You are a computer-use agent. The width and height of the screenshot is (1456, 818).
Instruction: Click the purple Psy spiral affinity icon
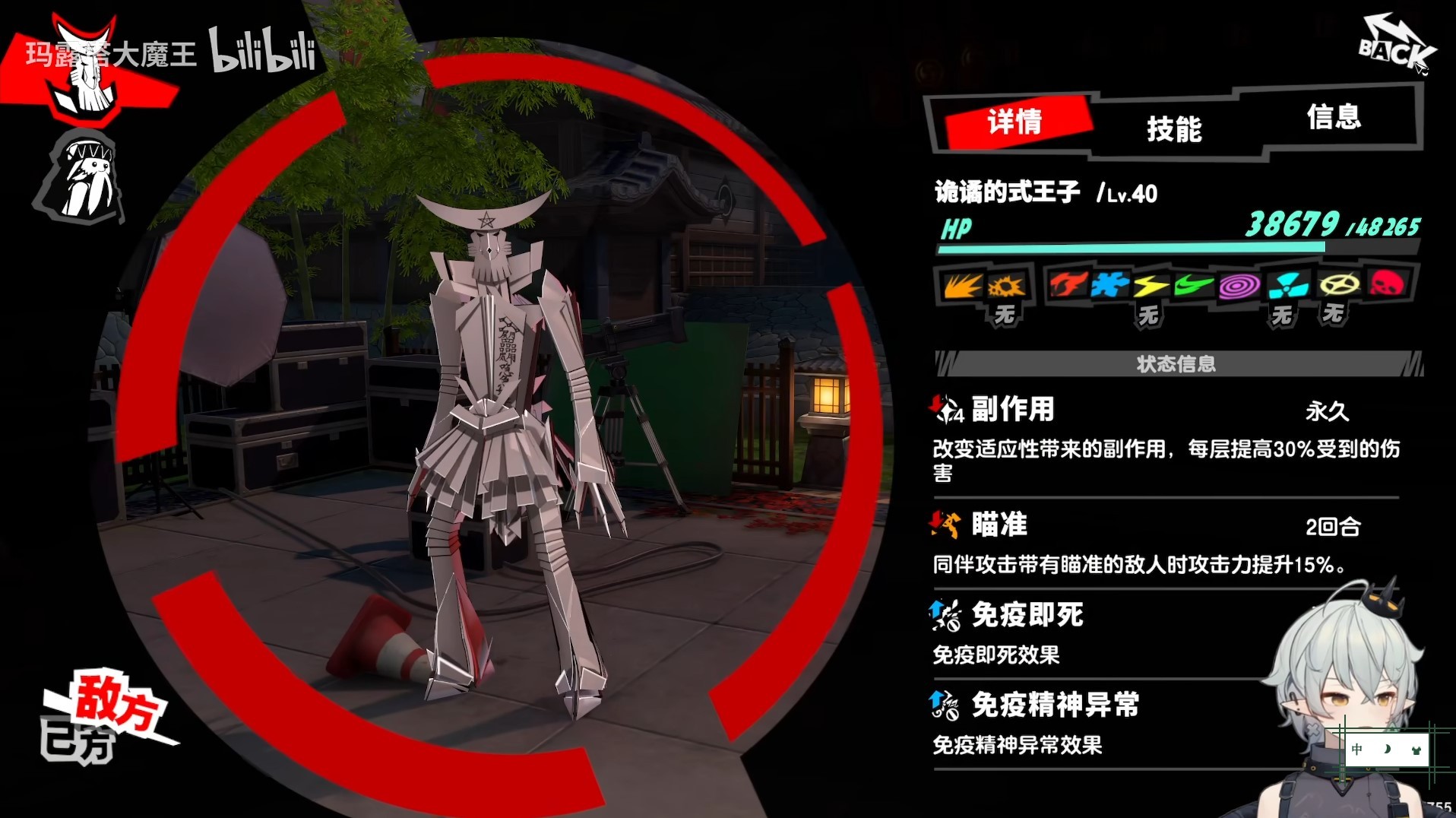point(1240,285)
